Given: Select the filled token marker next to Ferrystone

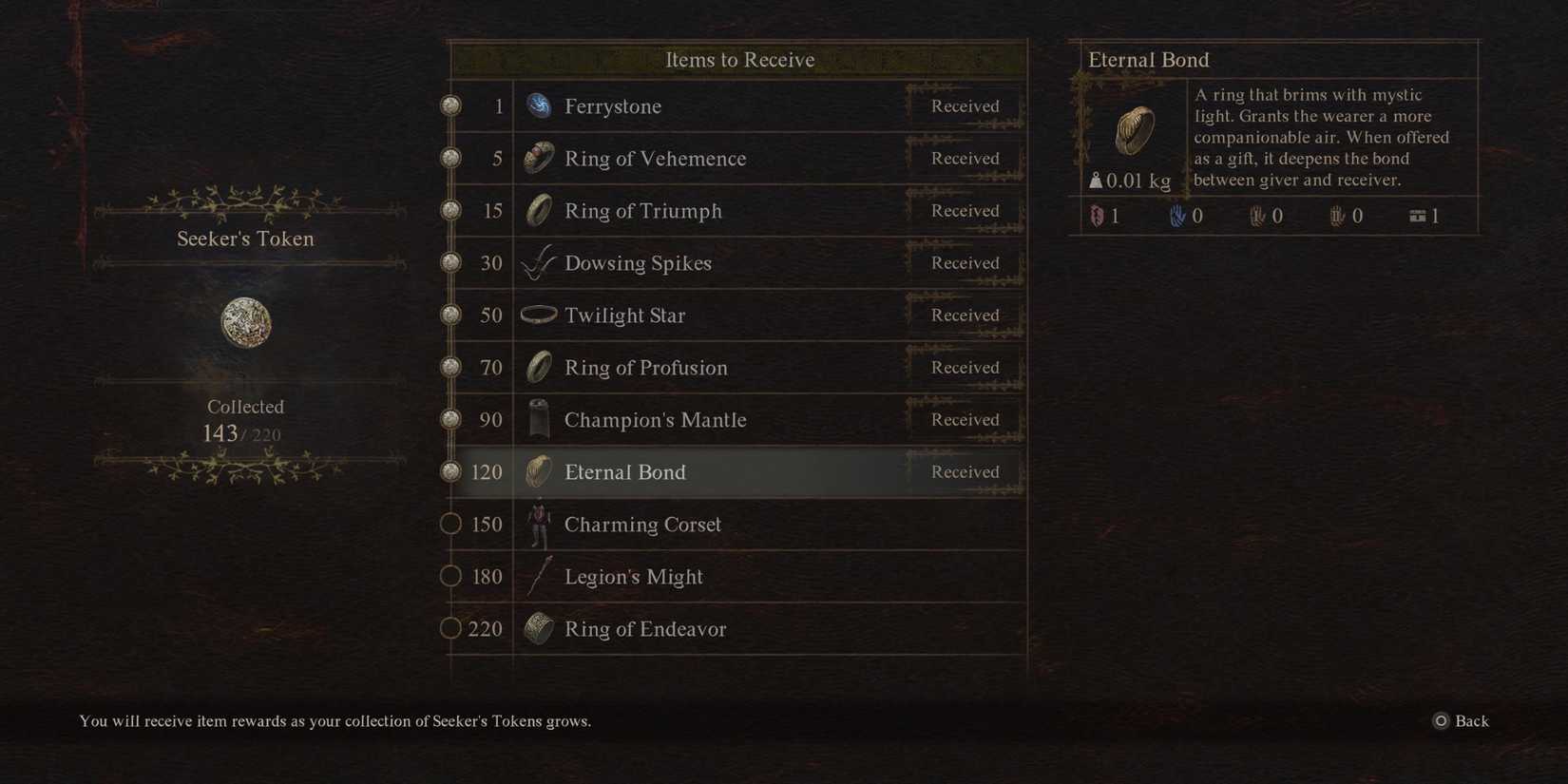Looking at the screenshot, I should [449, 106].
